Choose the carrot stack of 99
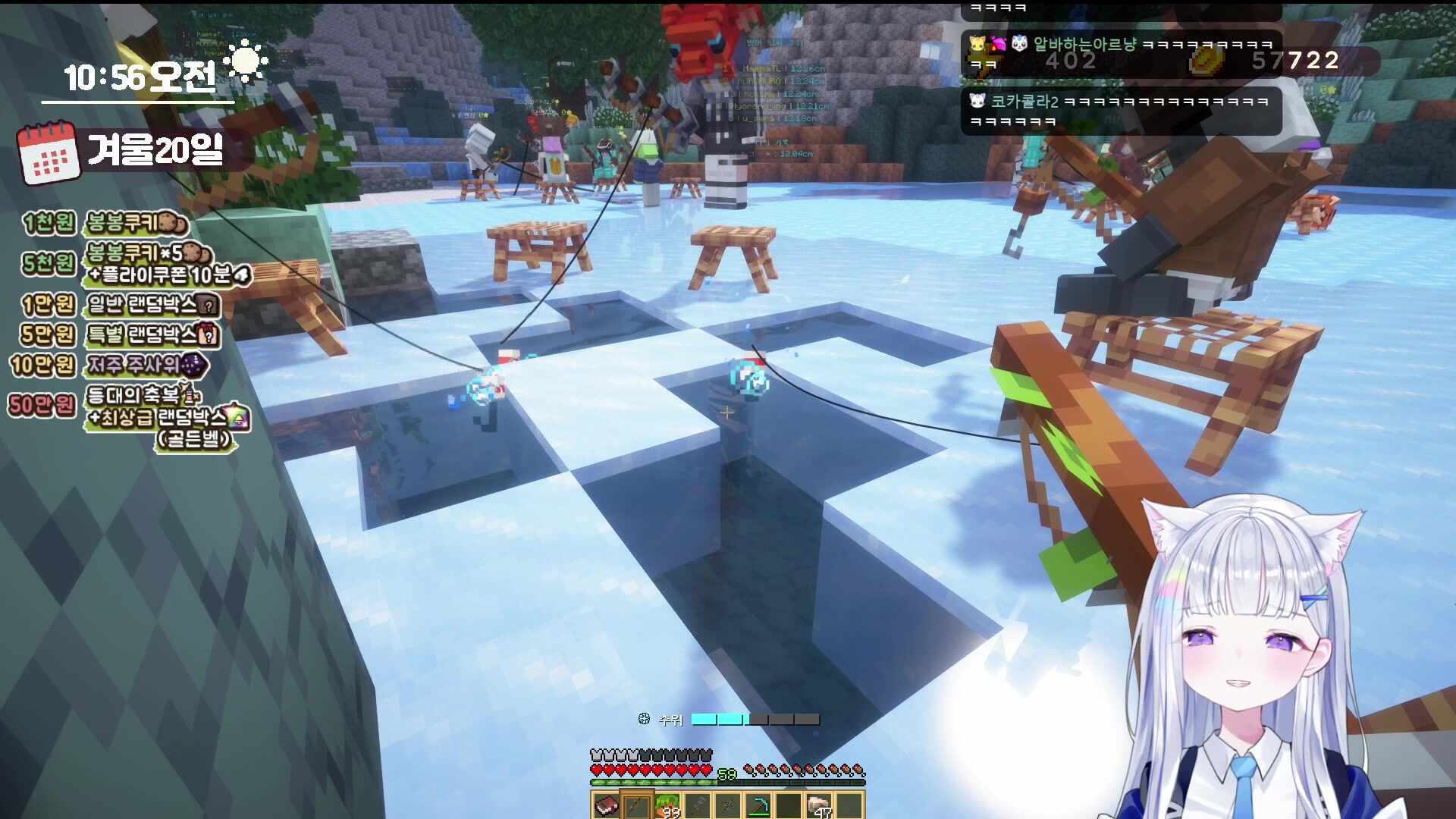Viewport: 1456px width, 819px height. click(x=667, y=805)
